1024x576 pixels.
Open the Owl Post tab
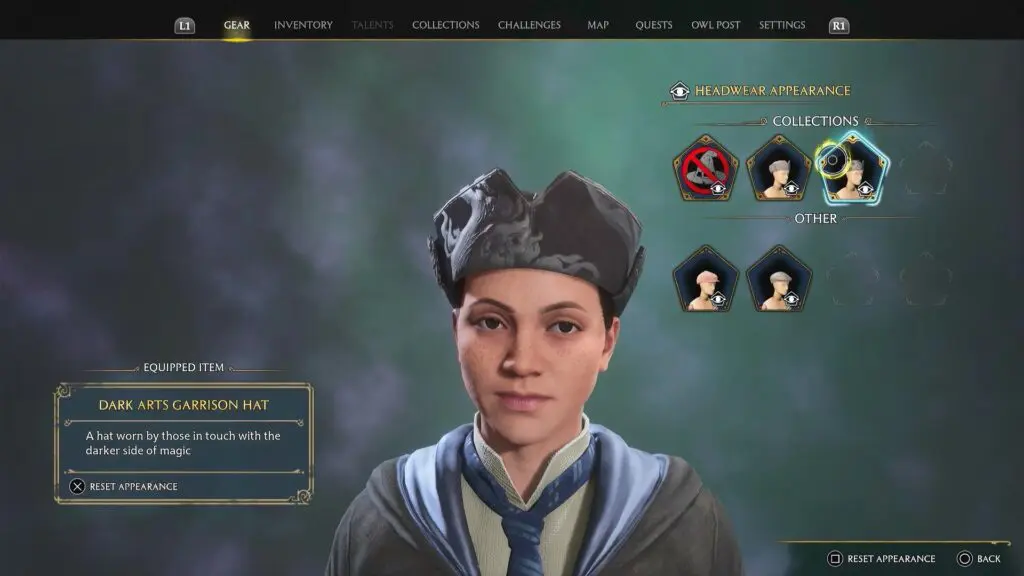(x=715, y=25)
